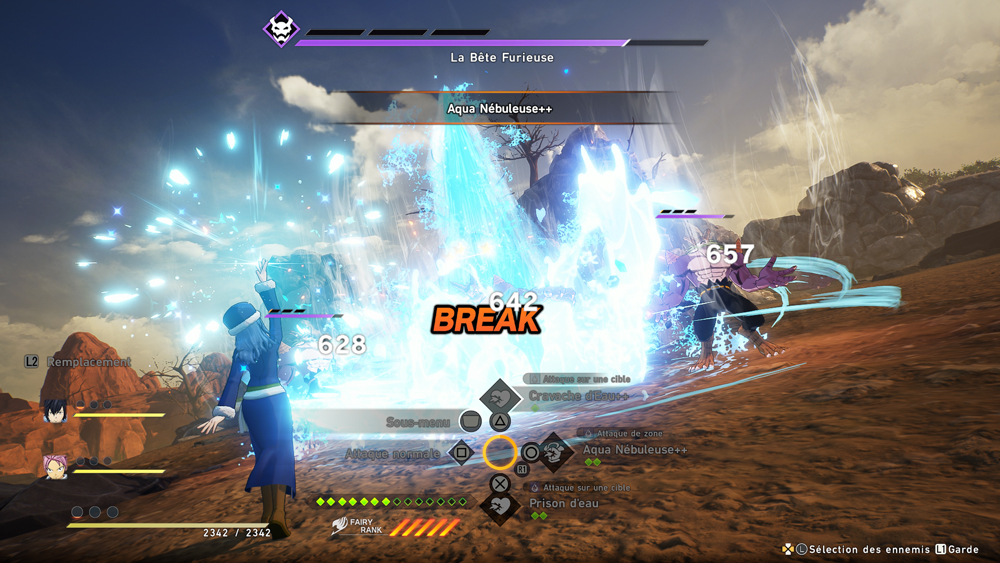This screenshot has height=563, width=1000.
Task: Select the dark-haired party member portrait
Action: click(x=55, y=410)
